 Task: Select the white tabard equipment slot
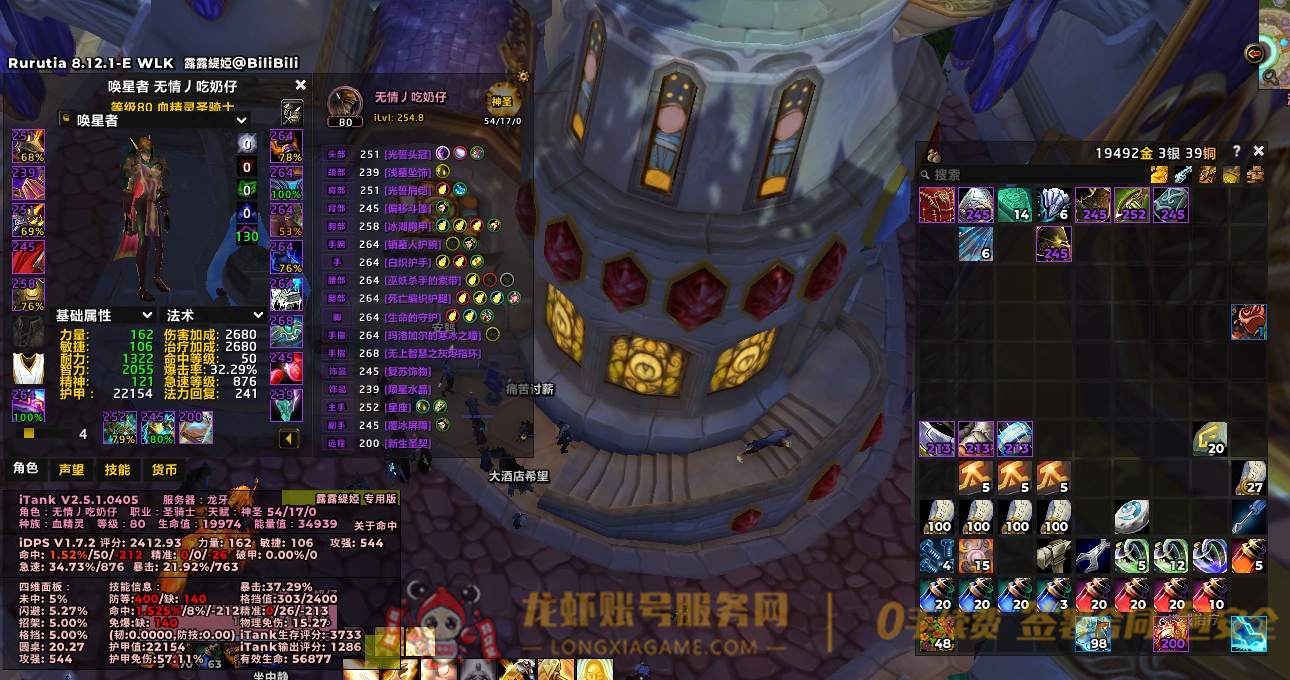click(x=28, y=367)
